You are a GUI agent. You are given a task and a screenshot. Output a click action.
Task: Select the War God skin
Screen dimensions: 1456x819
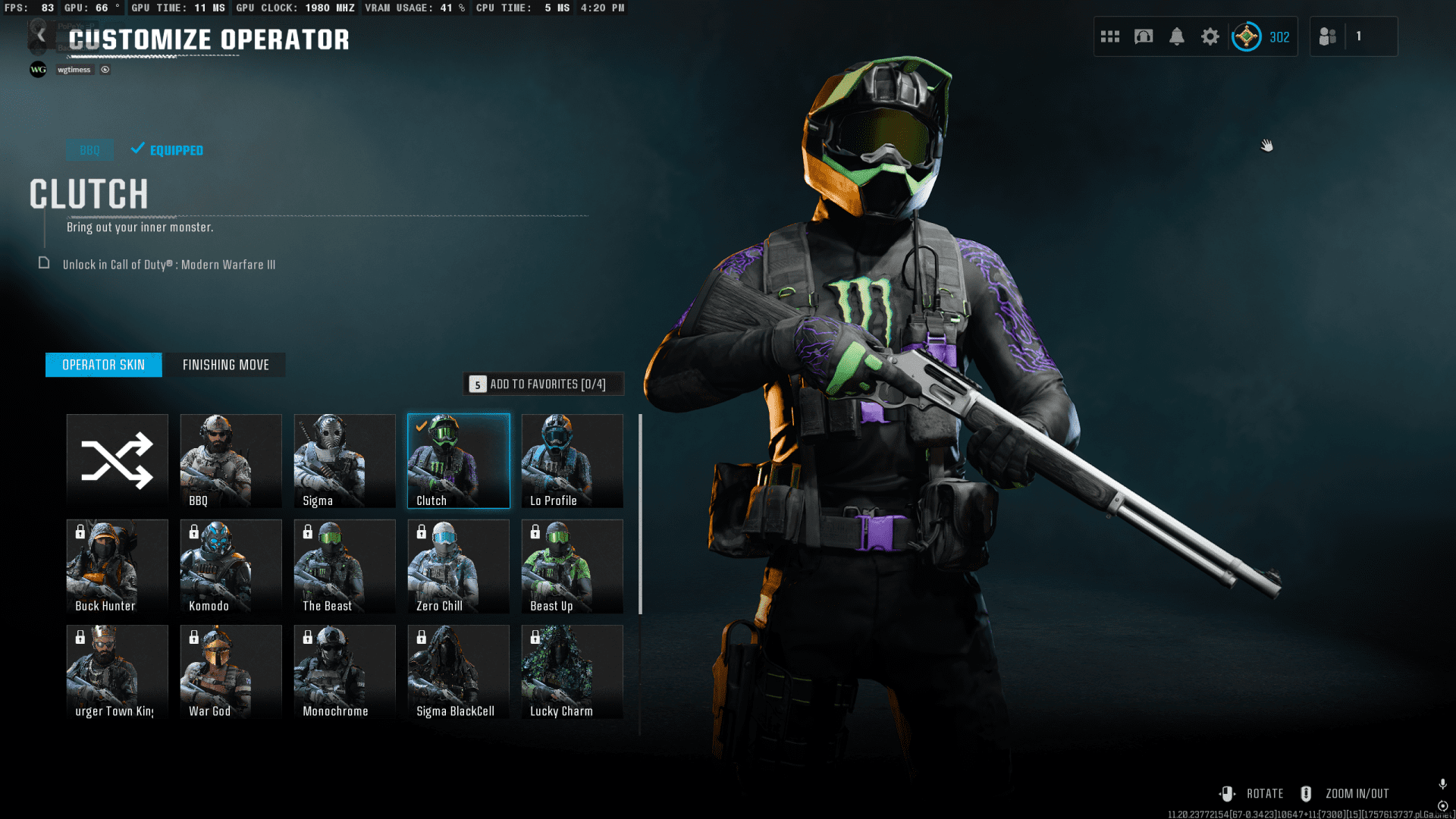(x=231, y=671)
